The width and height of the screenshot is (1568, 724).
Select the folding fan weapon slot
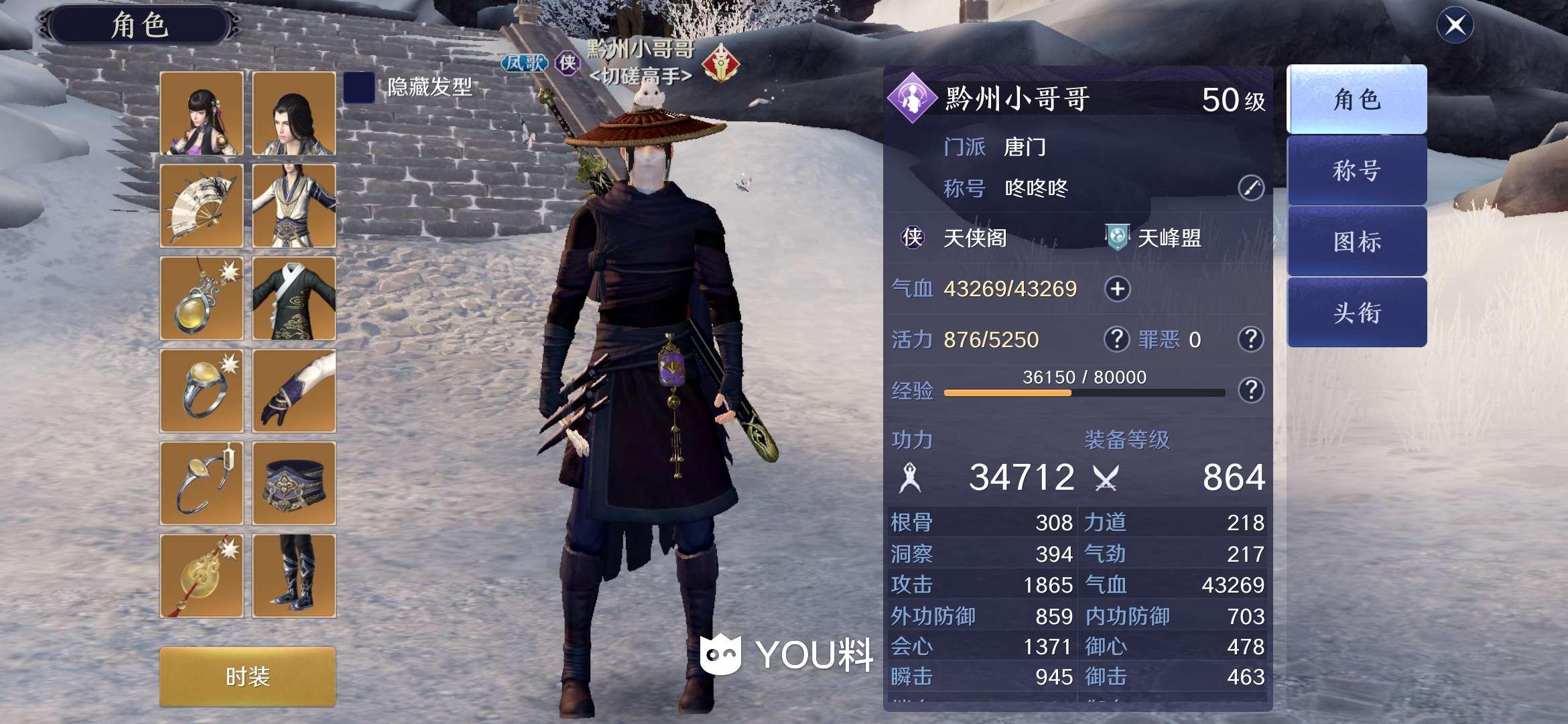(x=202, y=206)
